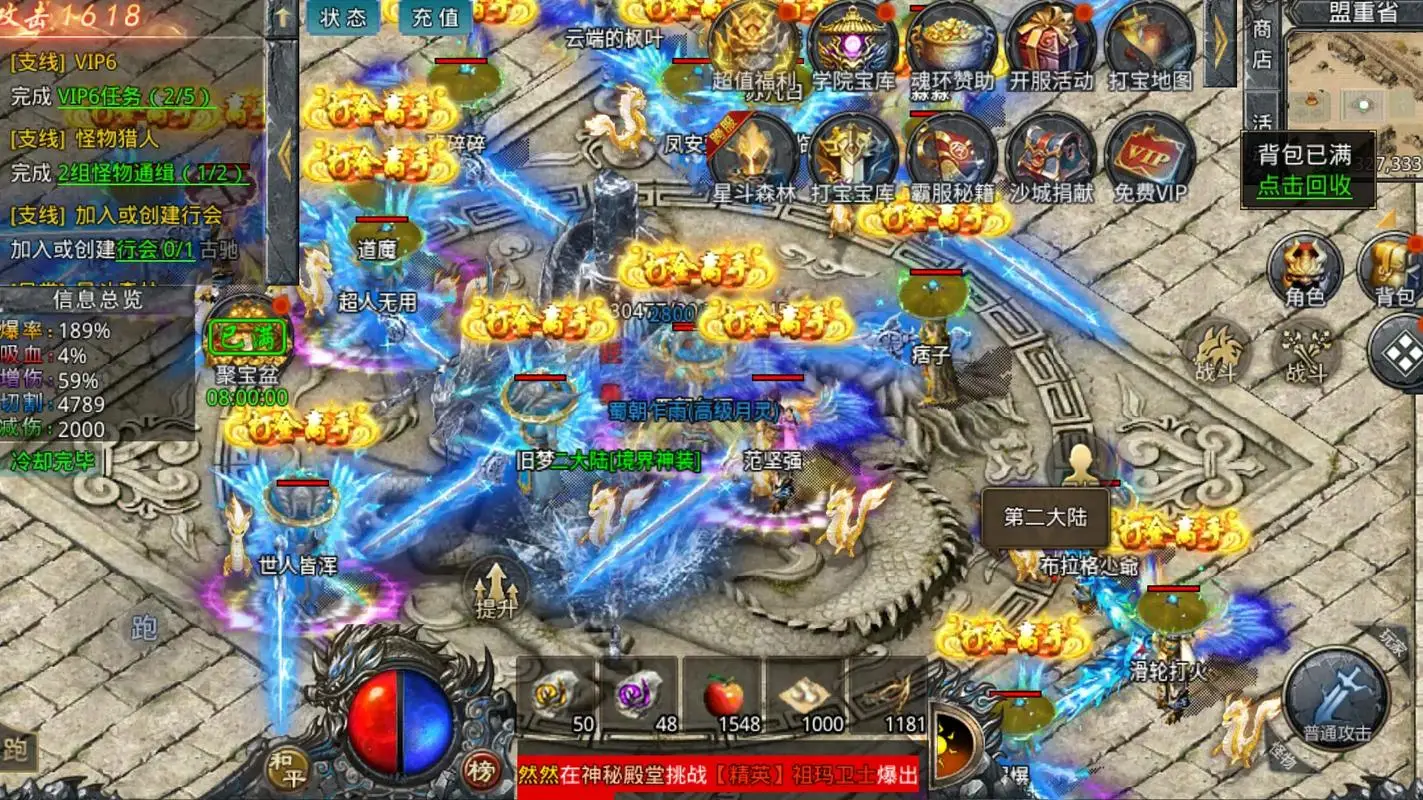Tap the 充值 recharge button
This screenshot has width=1423, height=800.
click(435, 17)
